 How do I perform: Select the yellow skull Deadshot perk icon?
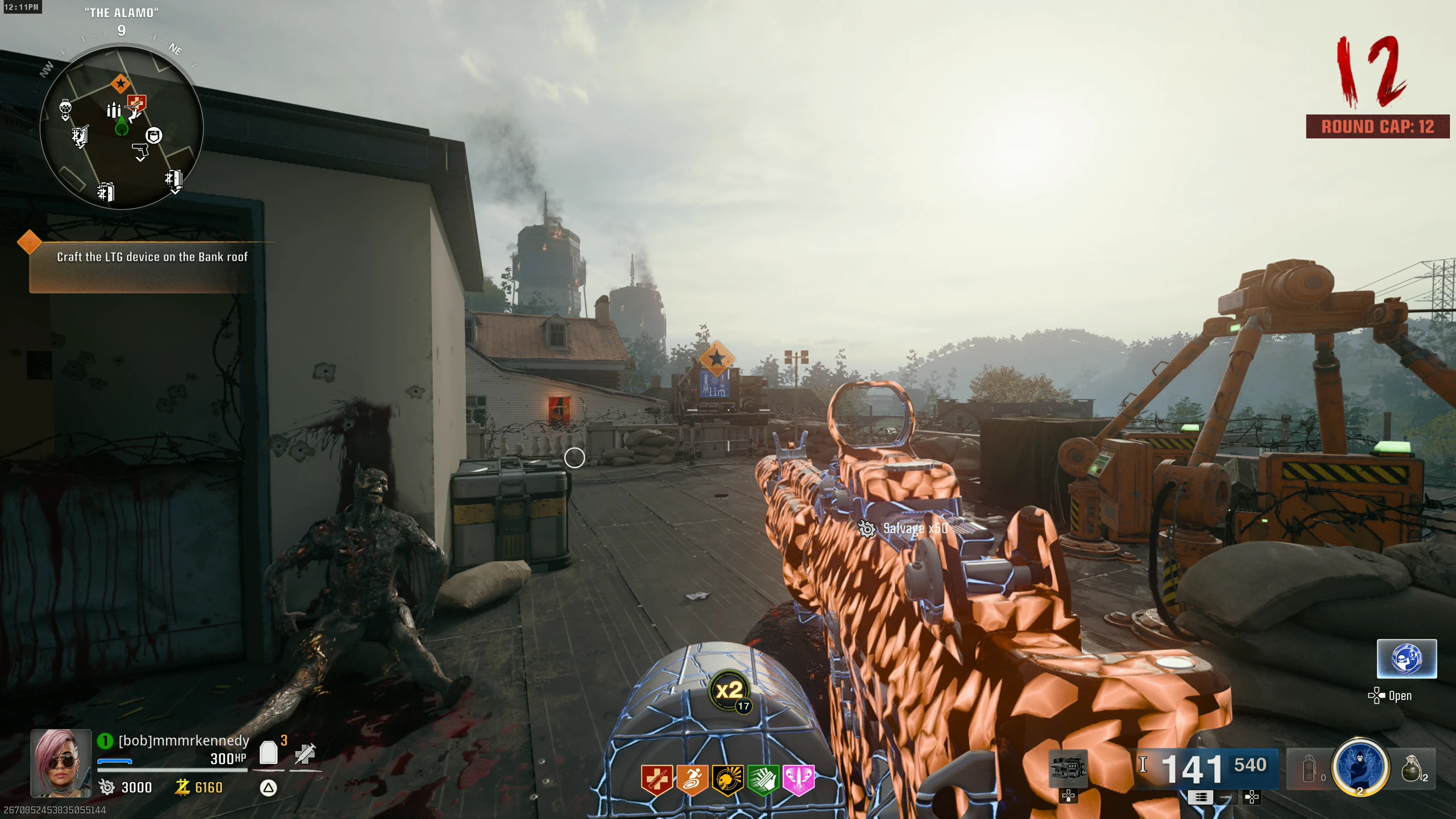(x=727, y=779)
